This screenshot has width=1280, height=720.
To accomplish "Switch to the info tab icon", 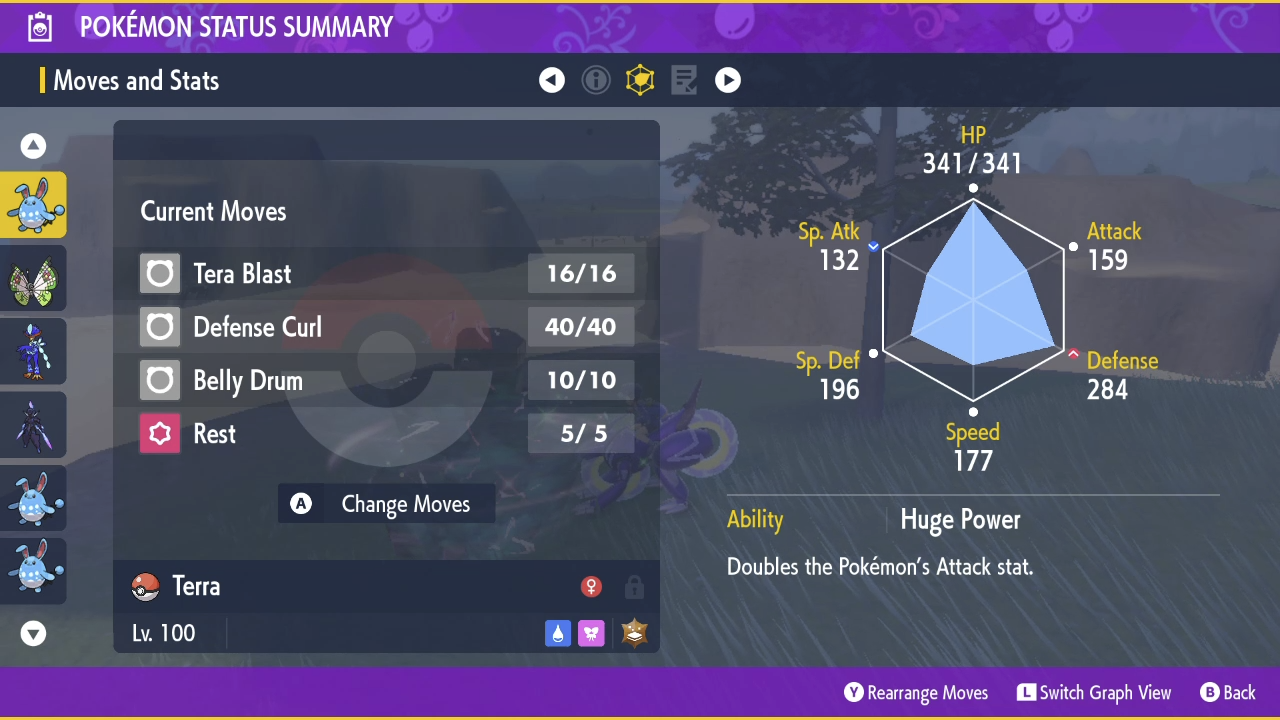I will [x=596, y=80].
